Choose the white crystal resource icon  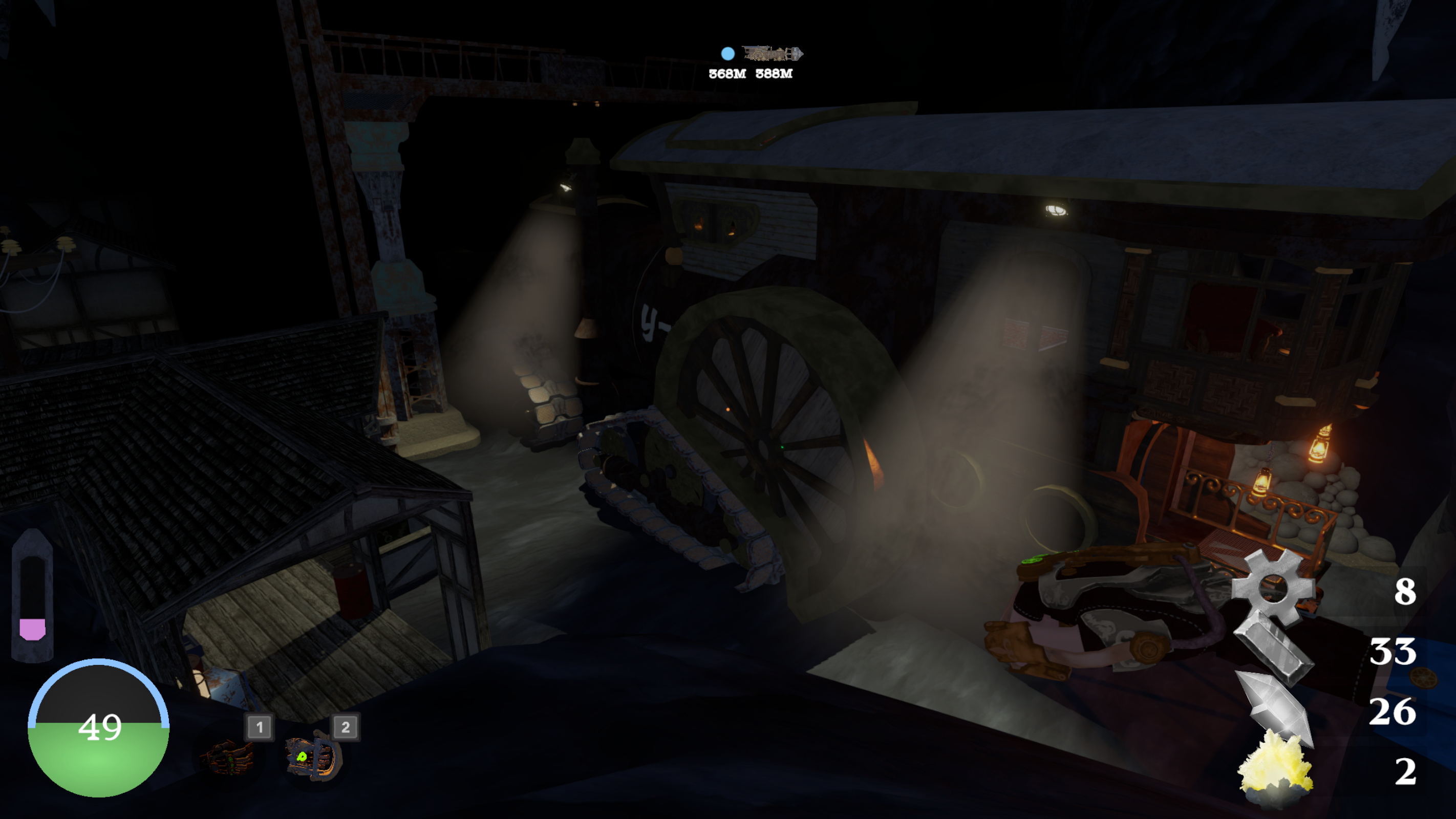click(x=1275, y=707)
